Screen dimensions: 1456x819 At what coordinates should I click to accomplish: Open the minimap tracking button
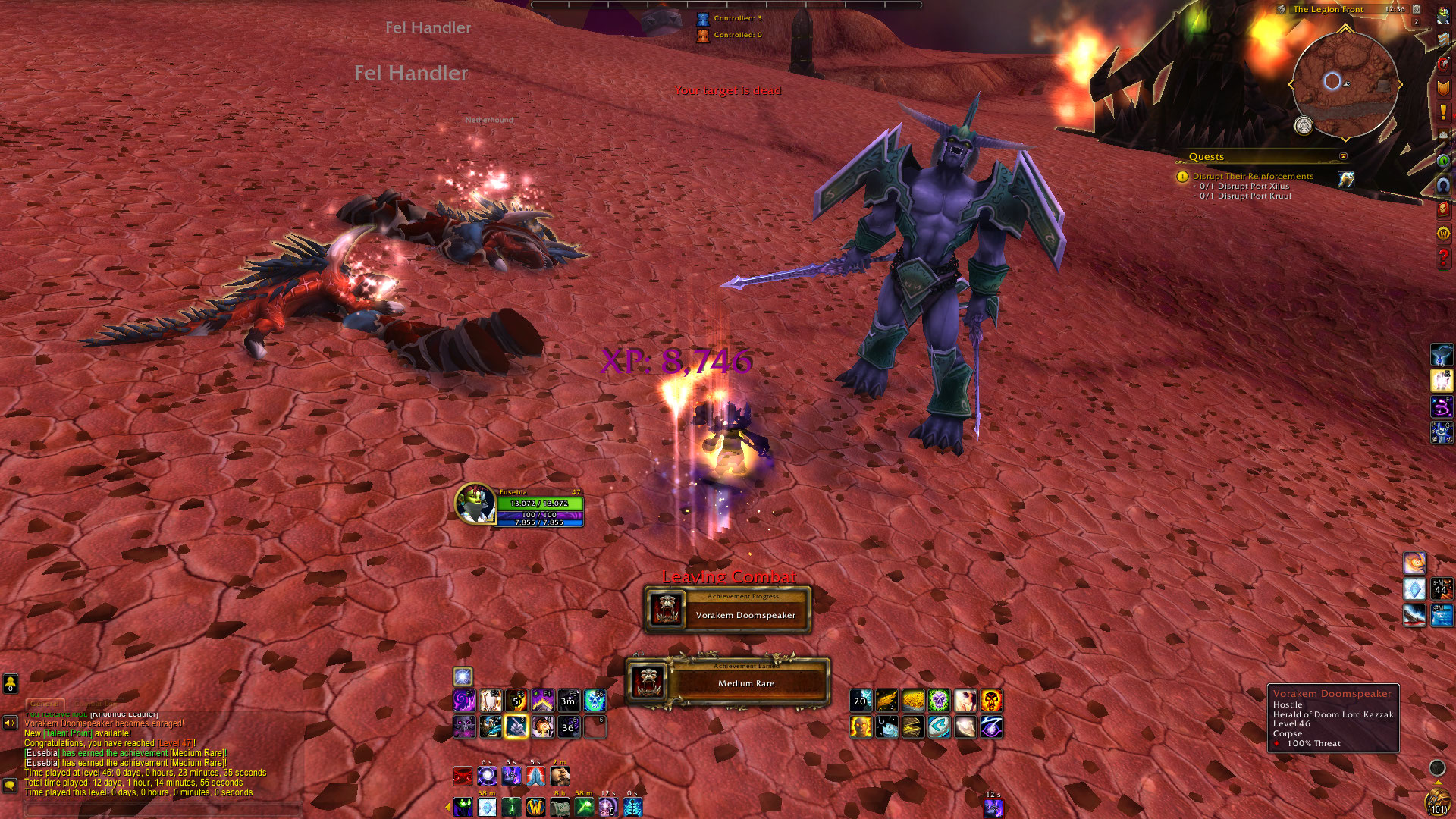click(x=1304, y=125)
